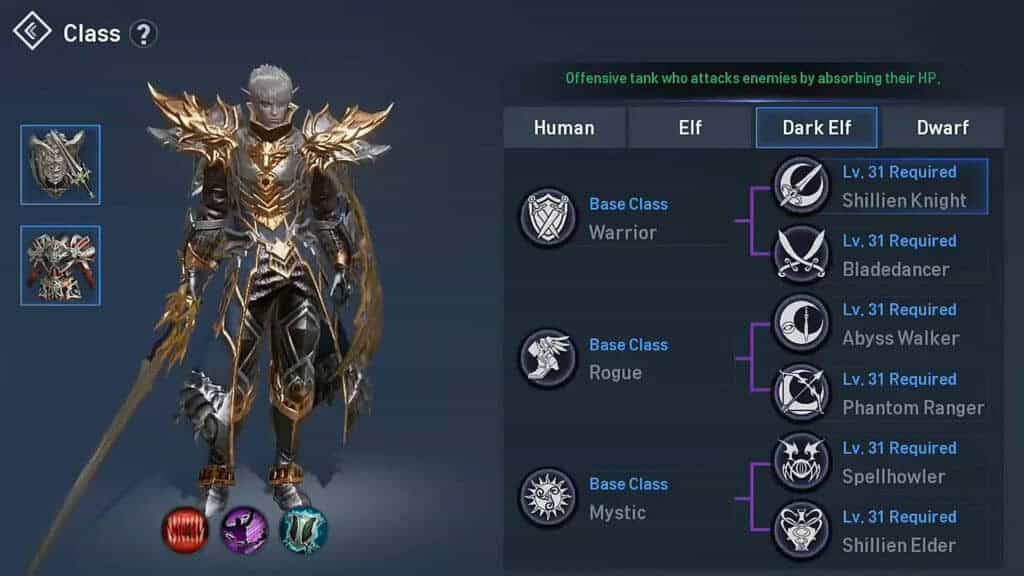View the red fanged skill icon

[185, 529]
